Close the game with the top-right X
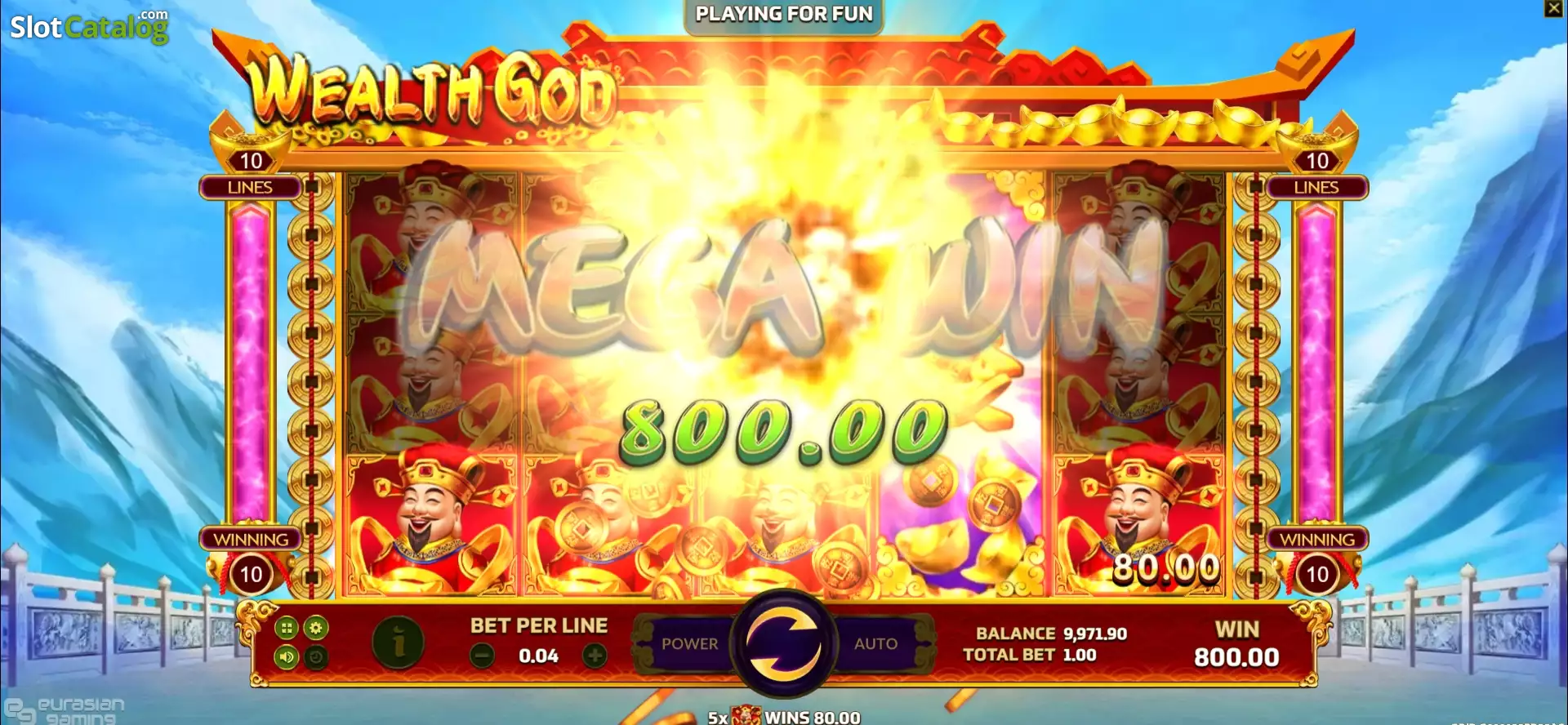The image size is (1568, 725). click(1554, 10)
